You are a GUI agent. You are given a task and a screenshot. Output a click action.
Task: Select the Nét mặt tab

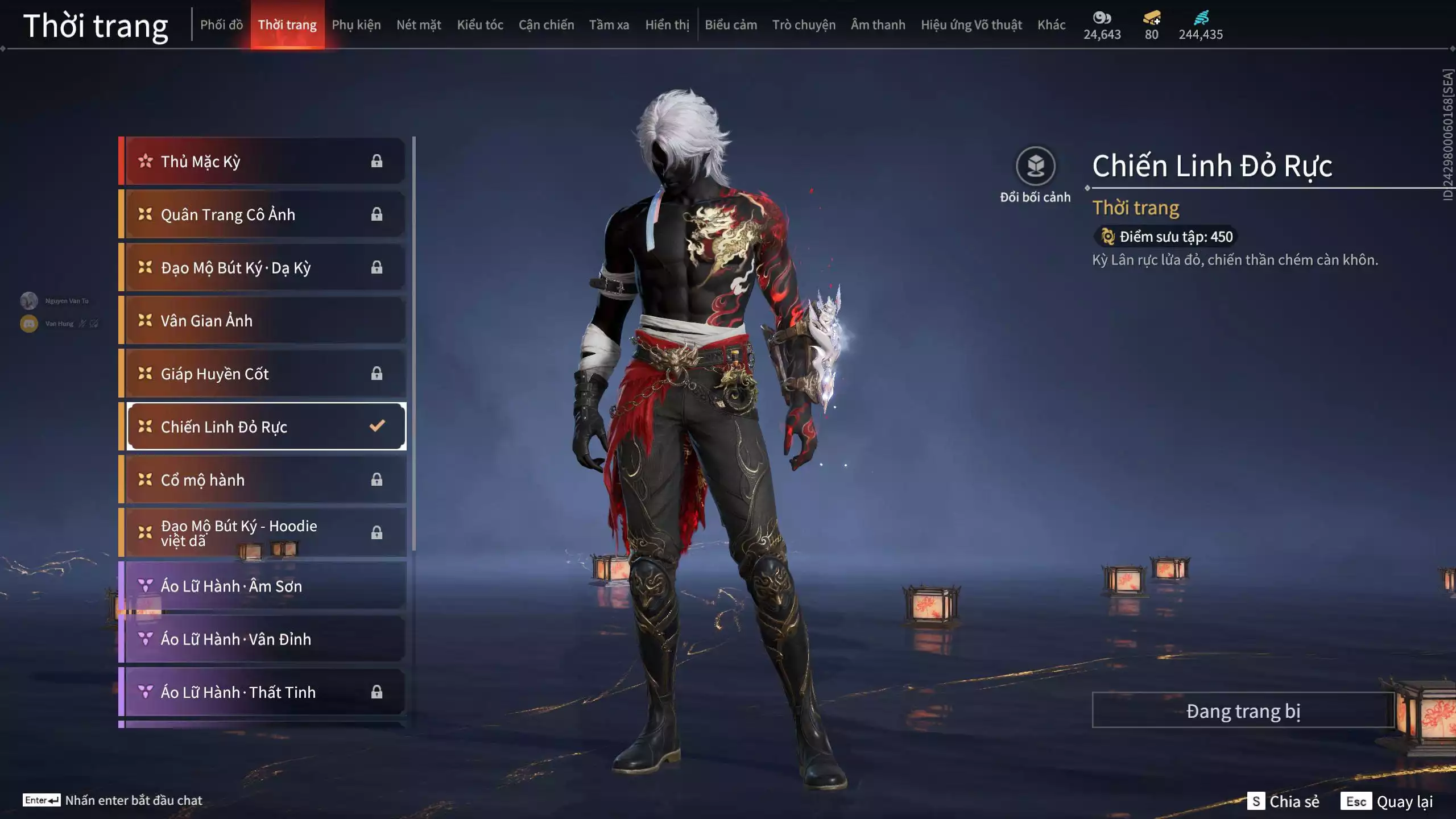[x=419, y=25]
